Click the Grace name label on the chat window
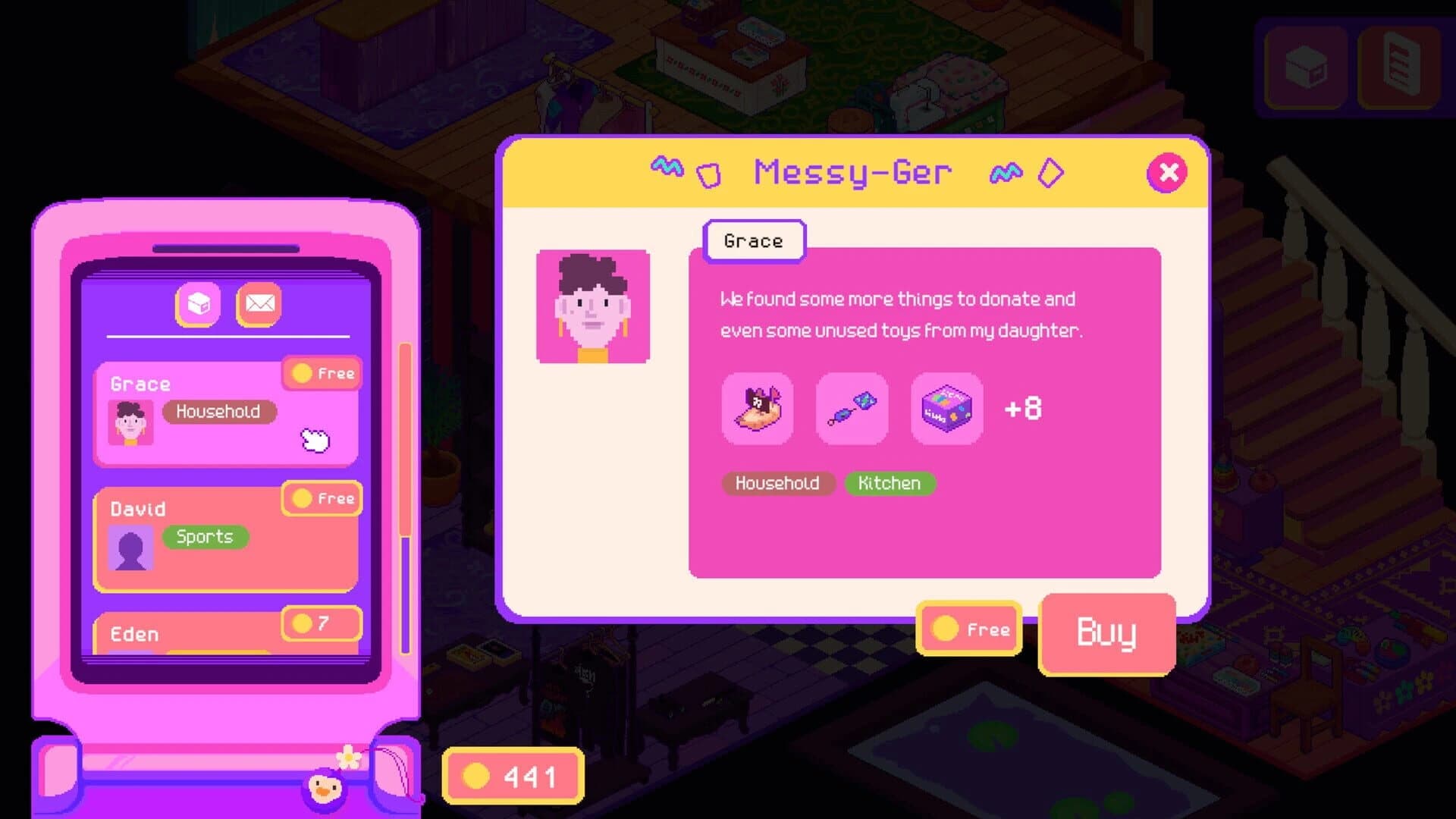Image resolution: width=1456 pixels, height=819 pixels. pos(754,240)
